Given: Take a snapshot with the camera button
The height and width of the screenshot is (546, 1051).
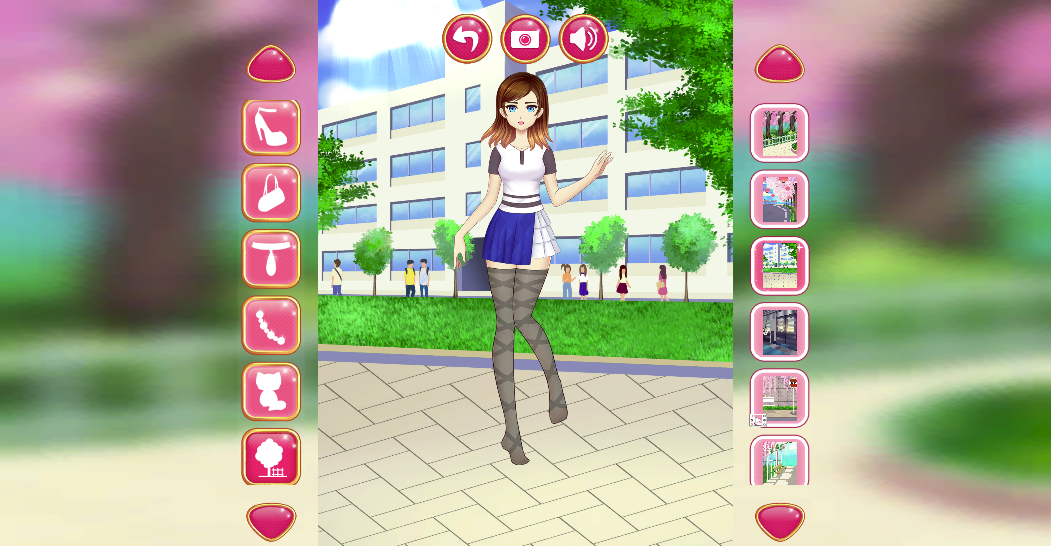Looking at the screenshot, I should point(525,39).
